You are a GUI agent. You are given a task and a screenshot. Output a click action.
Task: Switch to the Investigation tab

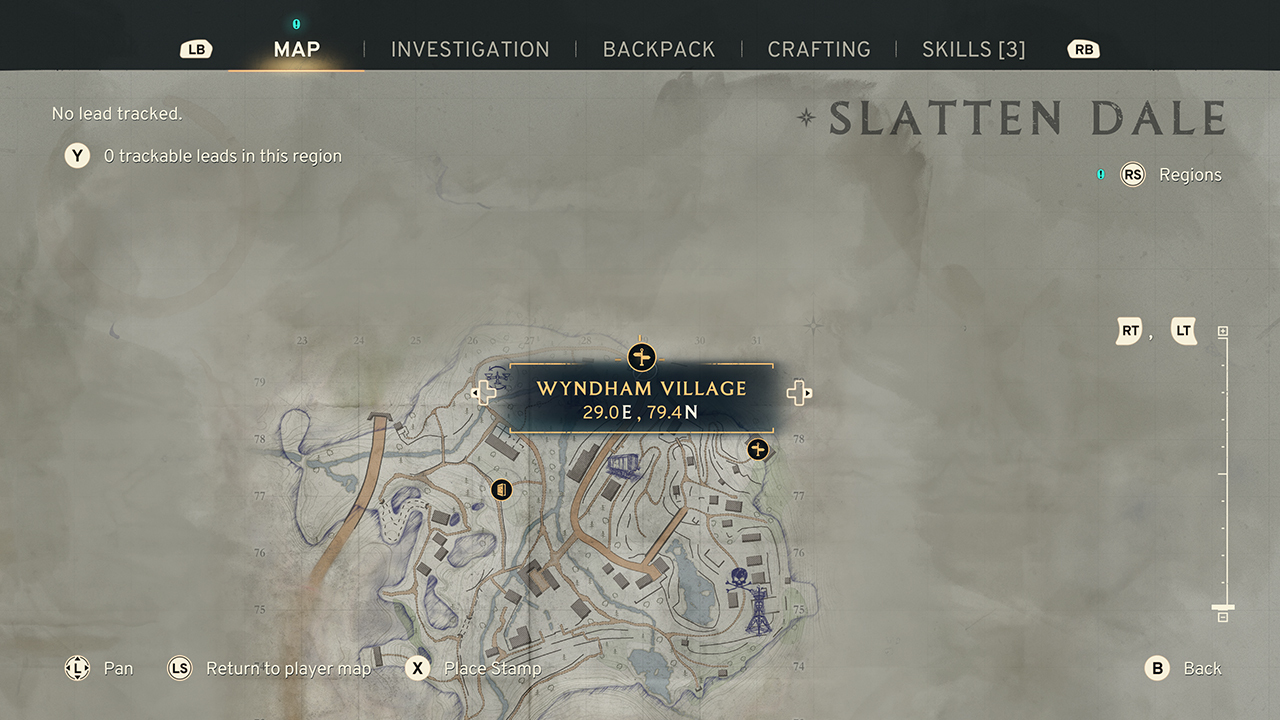tap(470, 49)
